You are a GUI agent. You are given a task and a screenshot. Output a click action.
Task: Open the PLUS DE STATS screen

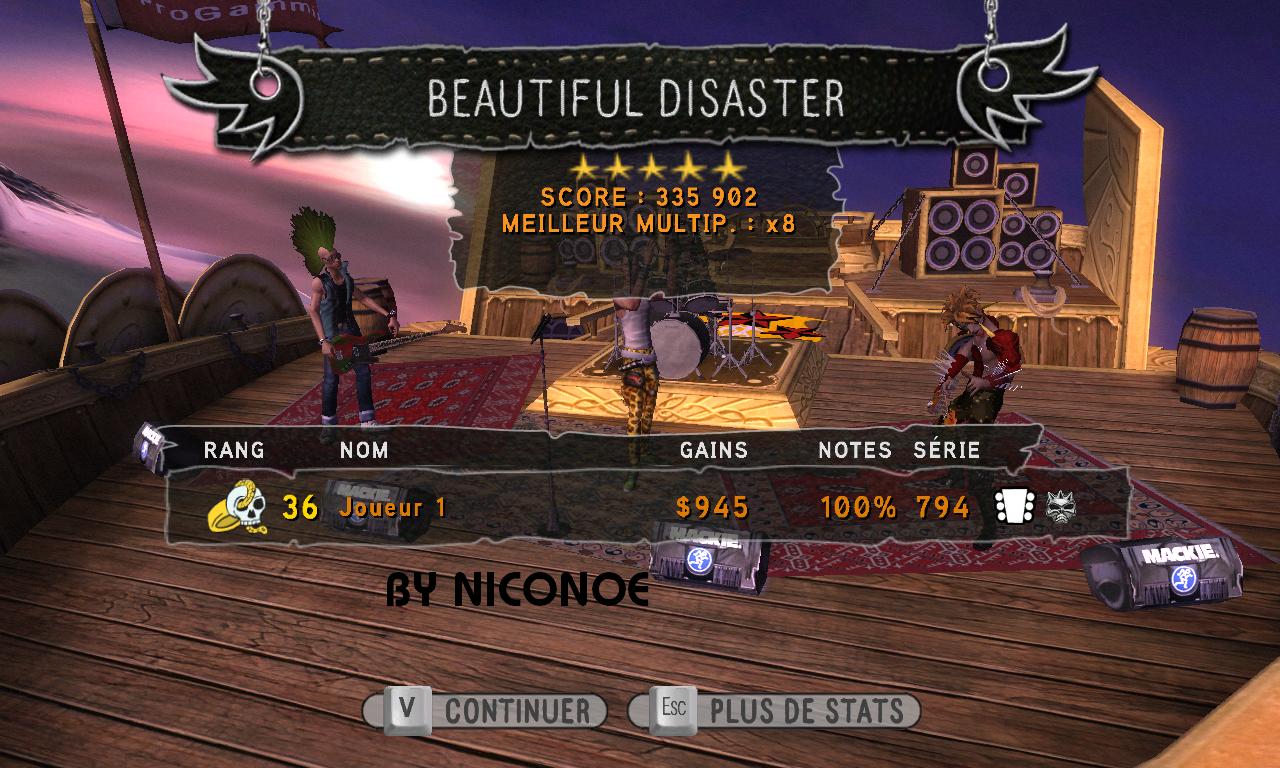point(774,711)
